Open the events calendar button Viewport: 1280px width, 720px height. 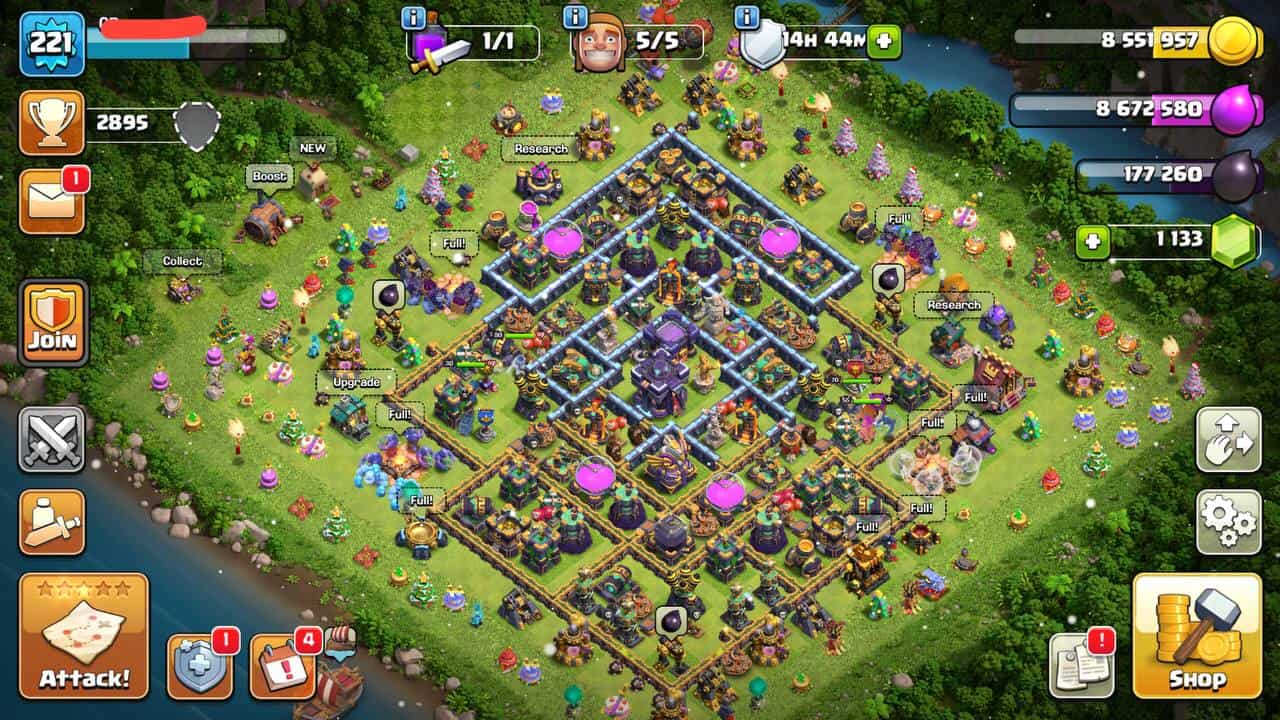(282, 666)
